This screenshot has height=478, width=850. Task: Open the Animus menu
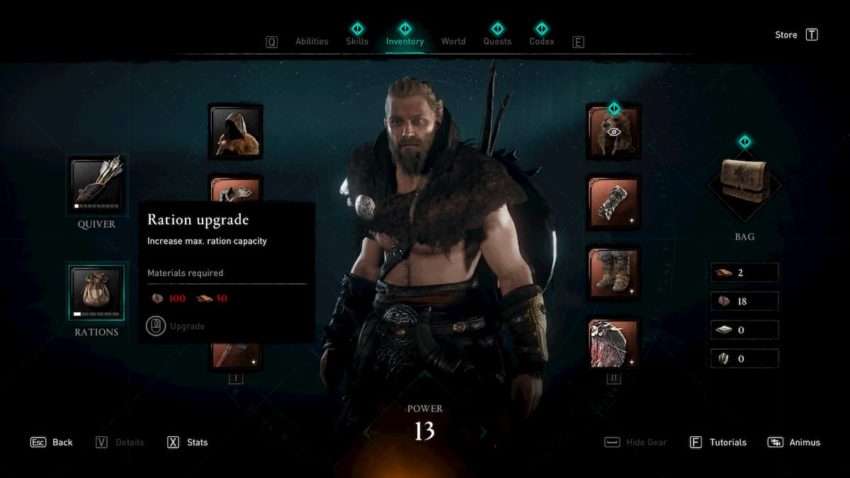click(x=794, y=442)
